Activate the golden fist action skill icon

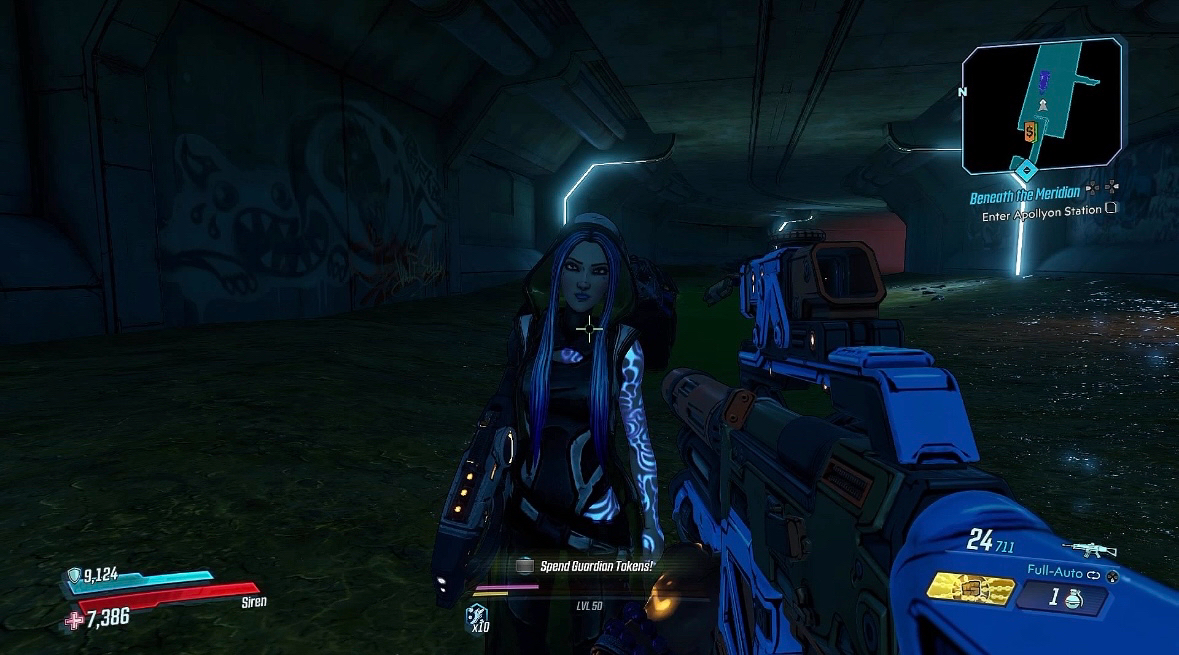click(968, 587)
